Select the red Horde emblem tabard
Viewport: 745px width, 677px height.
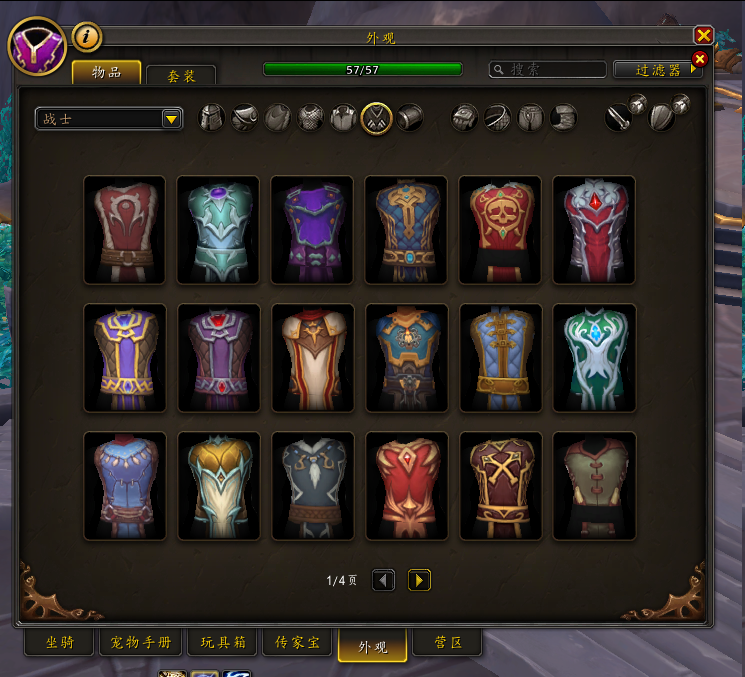[x=124, y=230]
